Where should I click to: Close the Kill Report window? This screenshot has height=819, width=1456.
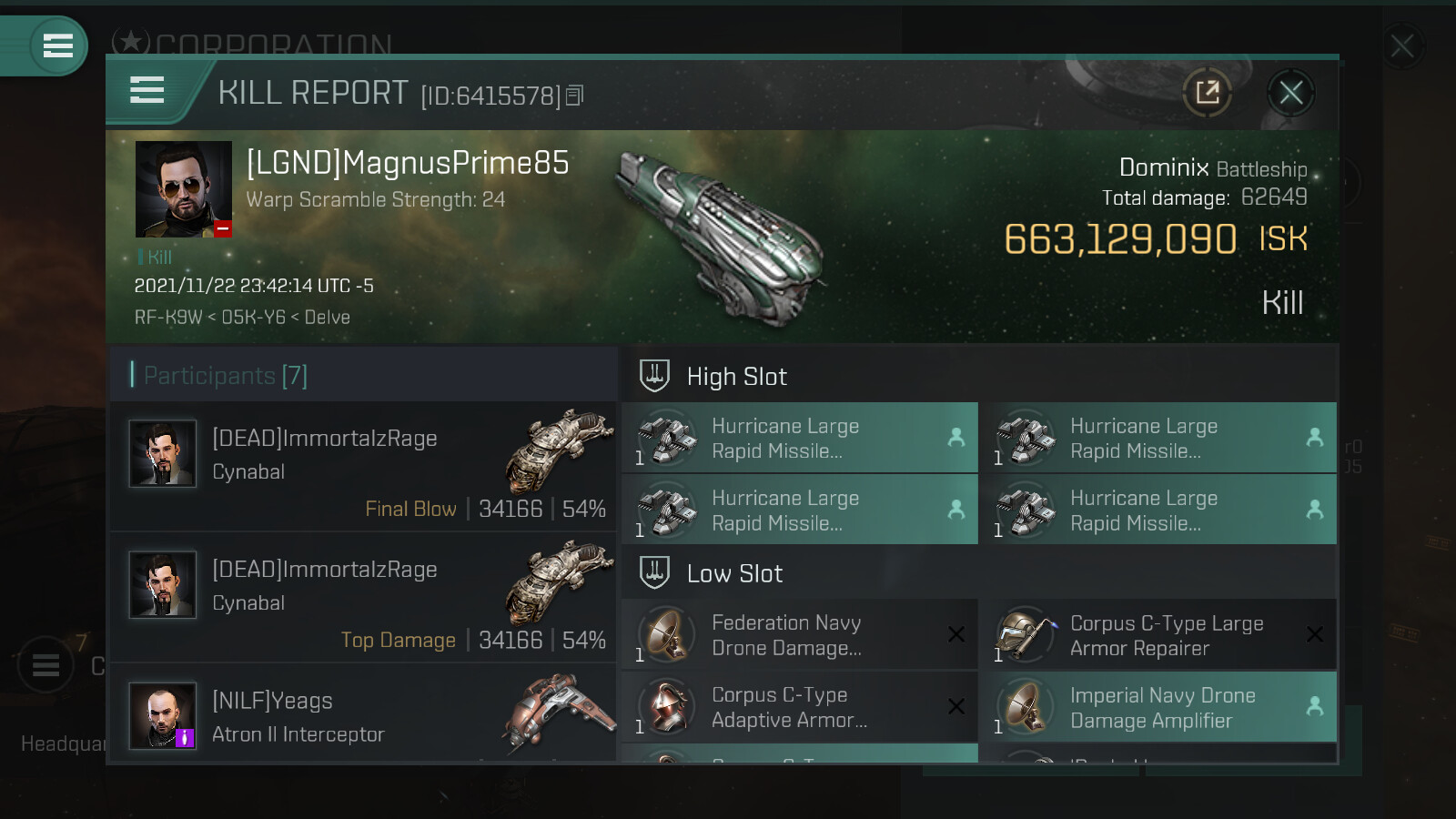[x=1290, y=93]
